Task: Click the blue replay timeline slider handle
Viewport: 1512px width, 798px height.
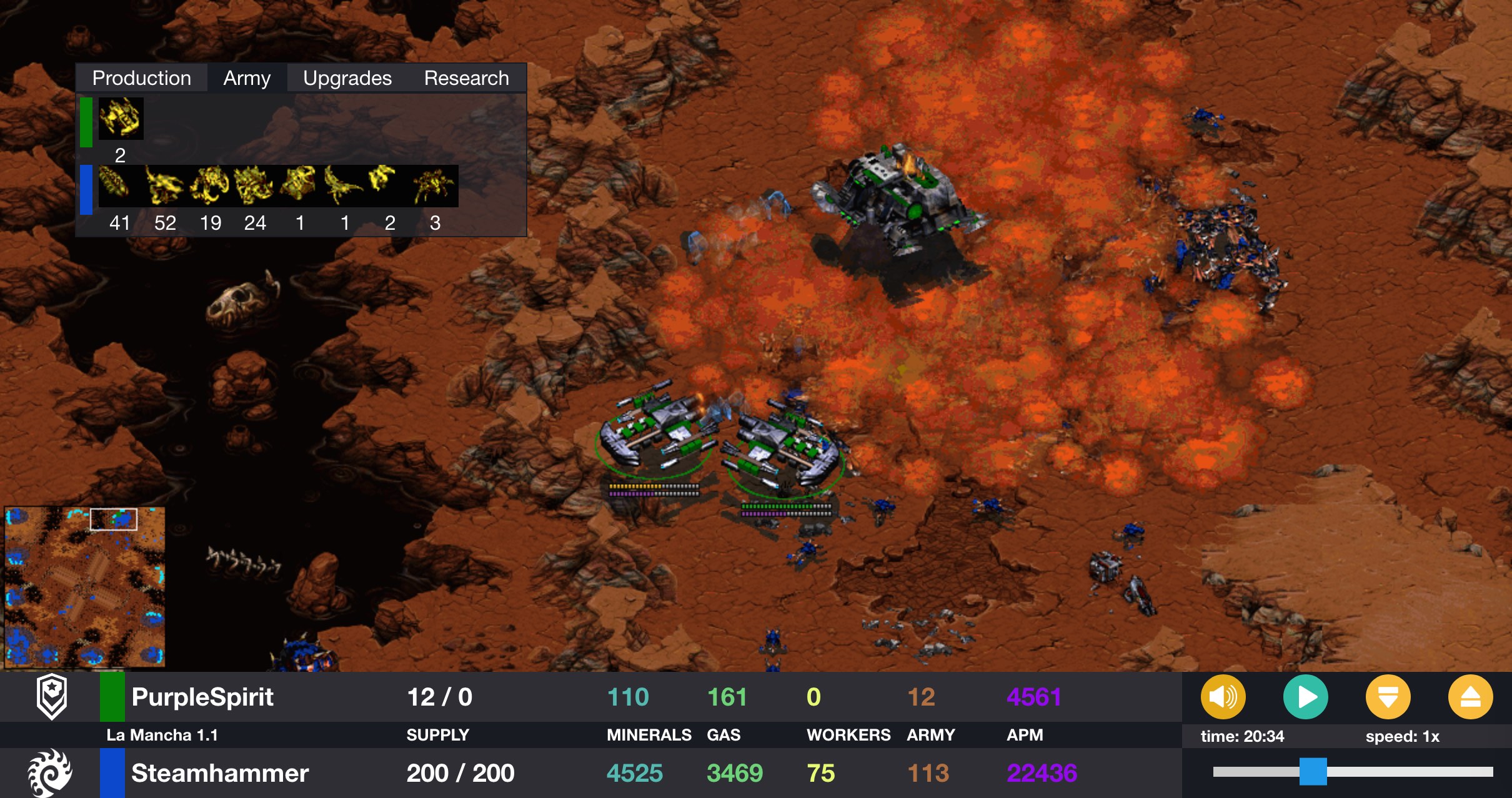Action: [x=1313, y=771]
